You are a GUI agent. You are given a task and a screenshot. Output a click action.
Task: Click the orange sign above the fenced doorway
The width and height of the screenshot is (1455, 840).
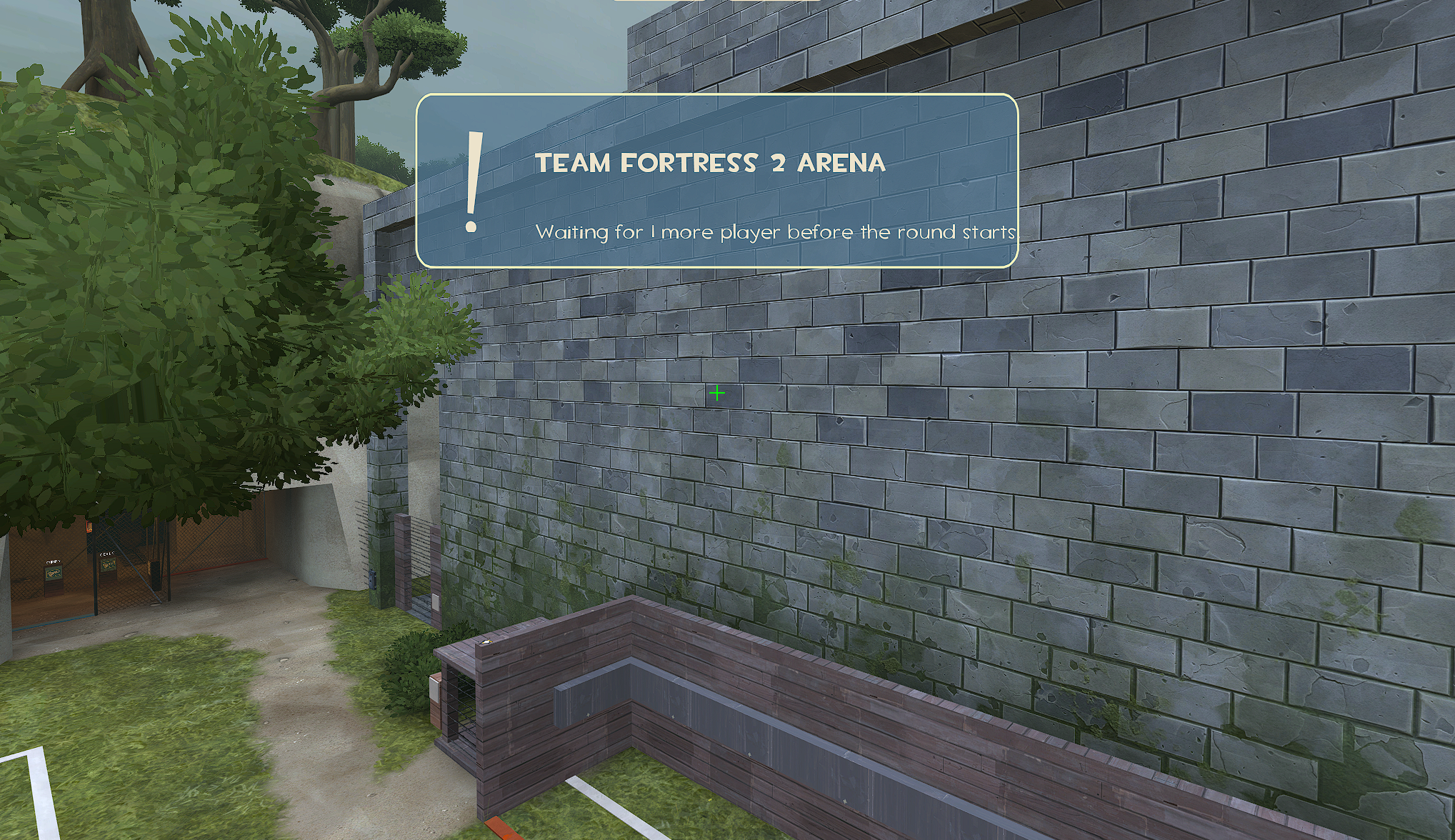click(x=89, y=527)
